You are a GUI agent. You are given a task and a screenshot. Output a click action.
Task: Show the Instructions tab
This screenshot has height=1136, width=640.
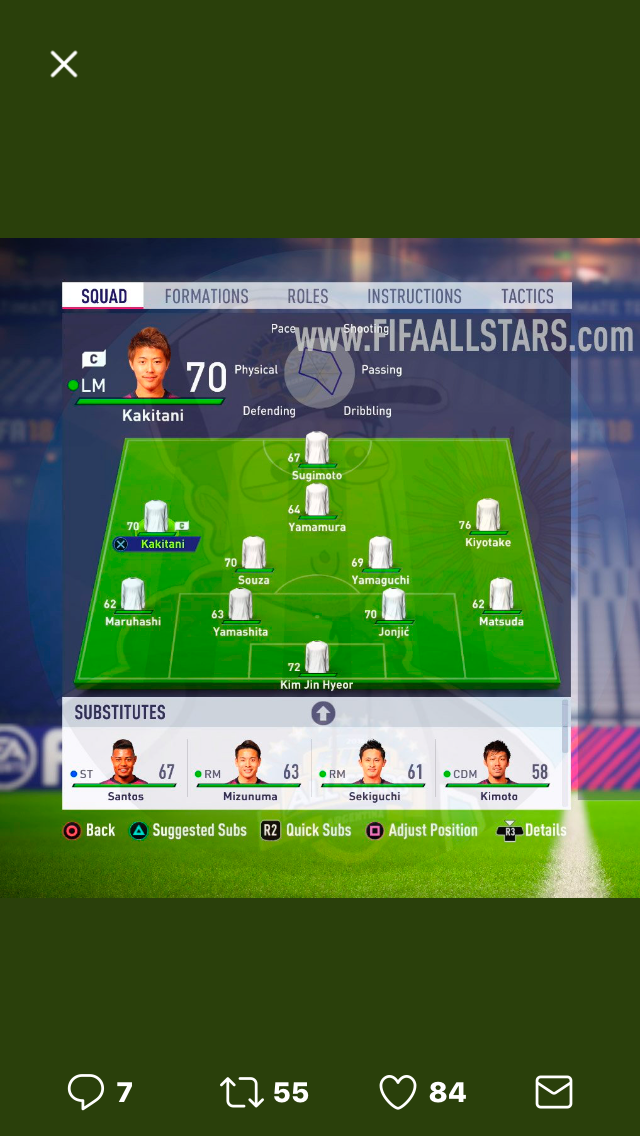[414, 296]
